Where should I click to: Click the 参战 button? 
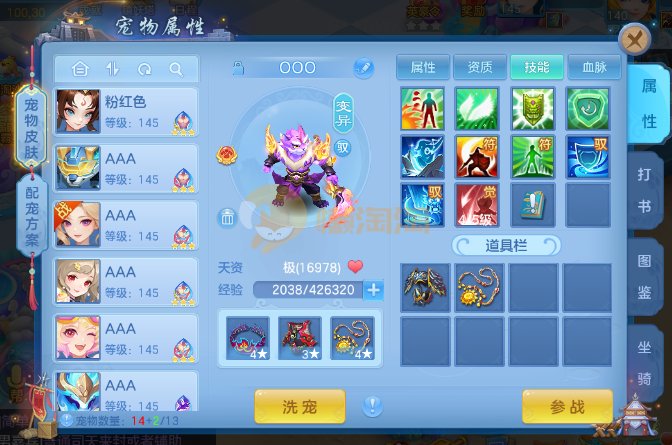coord(567,406)
